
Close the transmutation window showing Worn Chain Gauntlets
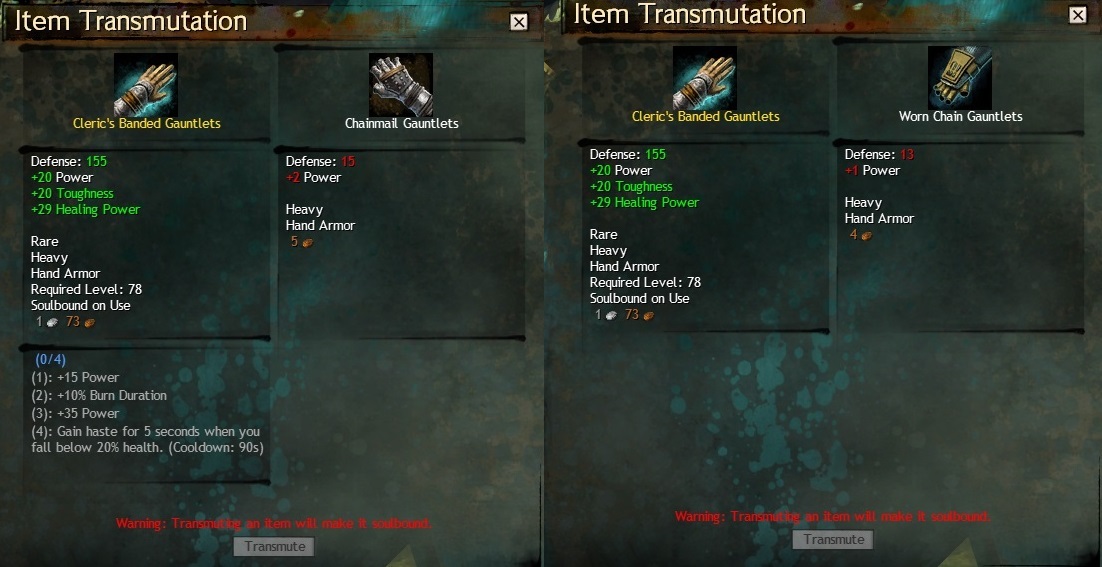click(x=1077, y=15)
